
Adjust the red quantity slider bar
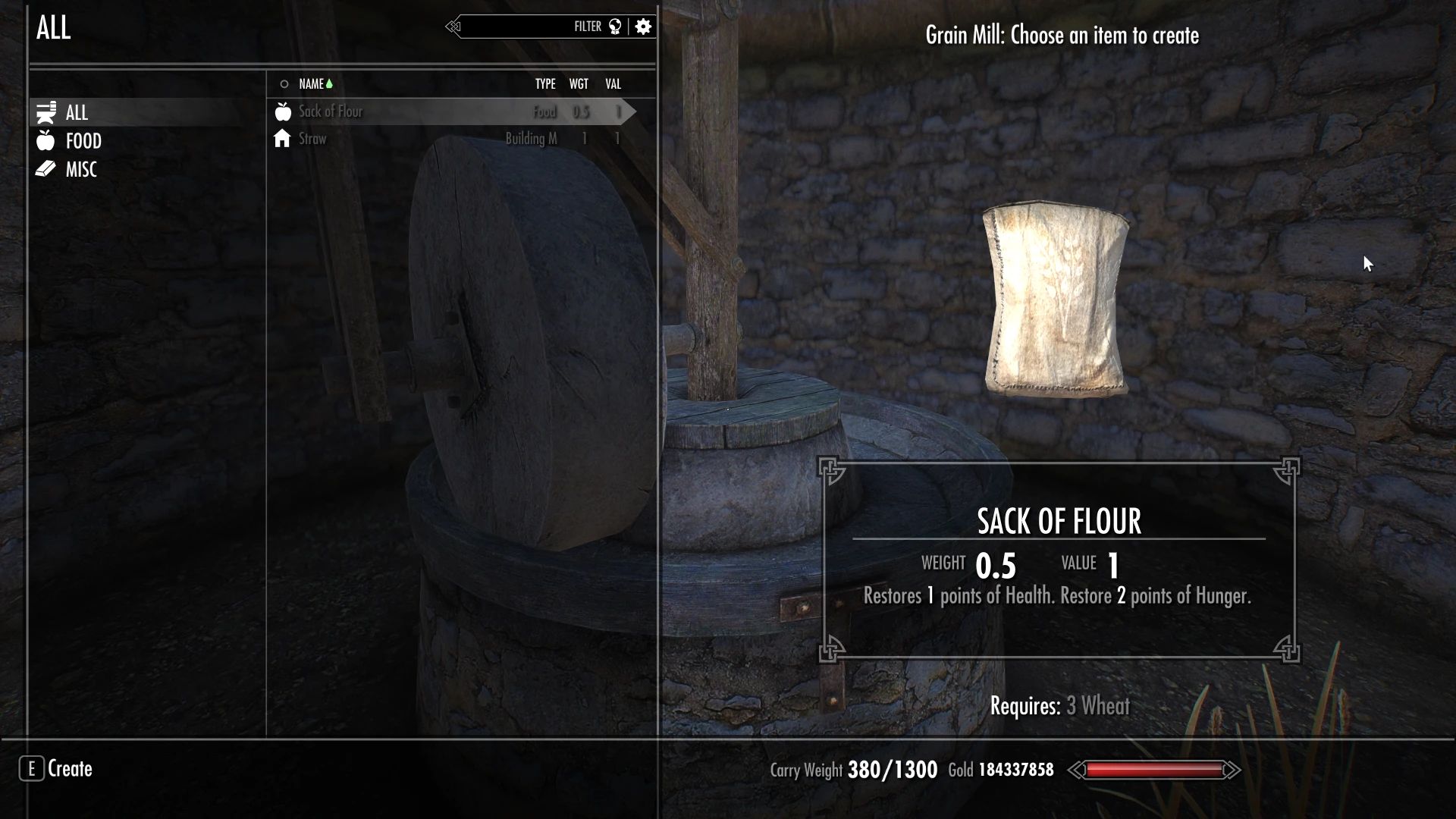pyautogui.click(x=1156, y=769)
